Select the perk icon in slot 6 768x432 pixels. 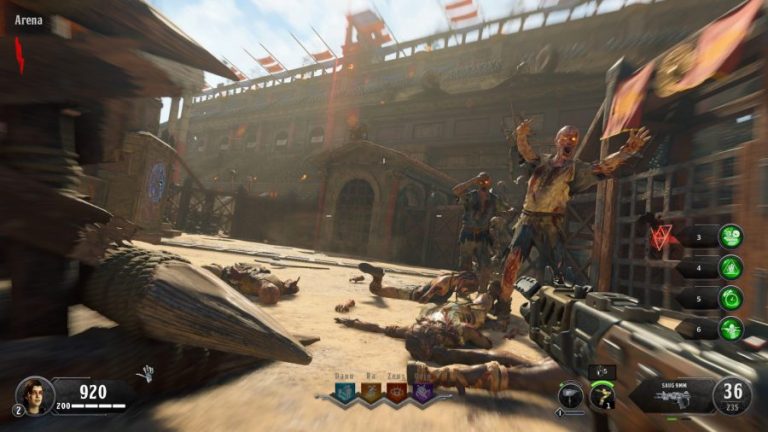(731, 328)
